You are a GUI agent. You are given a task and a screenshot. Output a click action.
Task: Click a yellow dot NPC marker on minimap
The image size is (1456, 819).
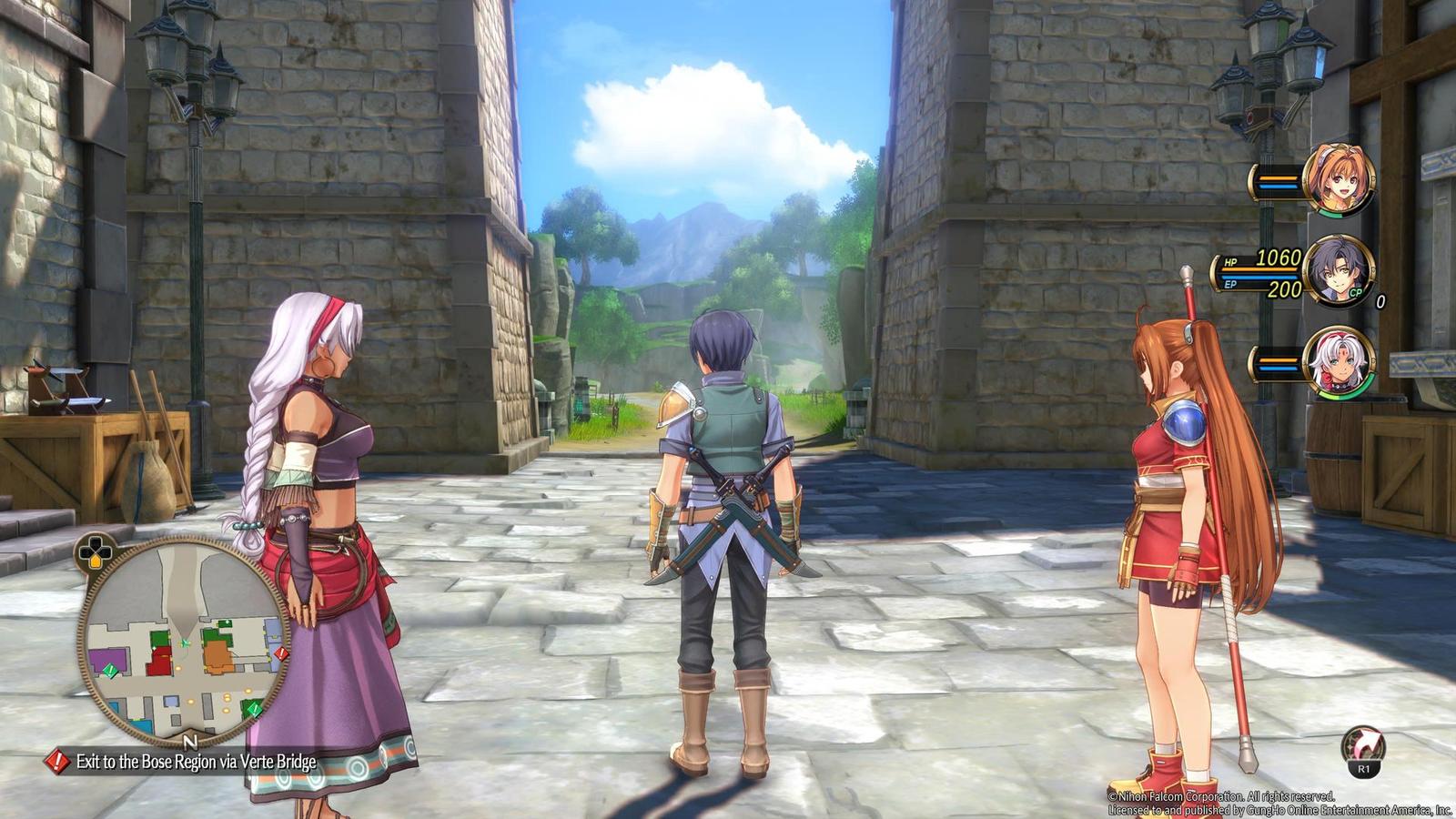225,698
